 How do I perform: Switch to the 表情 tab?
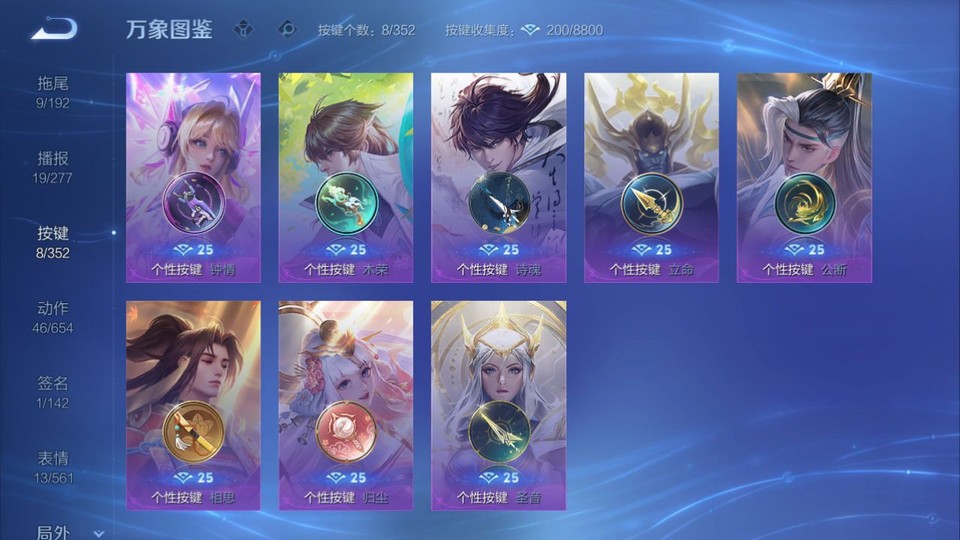click(x=53, y=466)
